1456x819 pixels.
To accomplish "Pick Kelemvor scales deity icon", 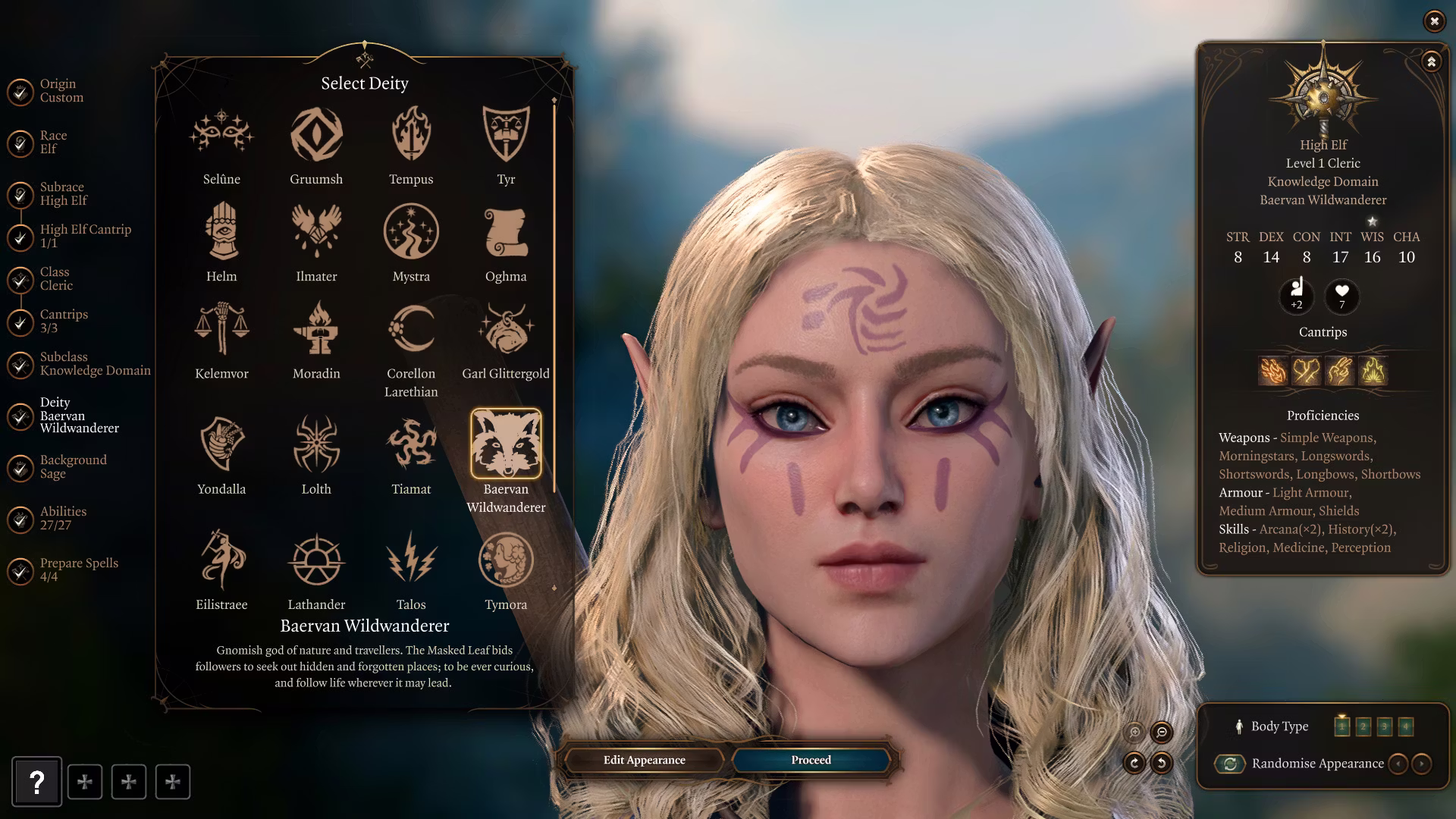I will (x=221, y=329).
